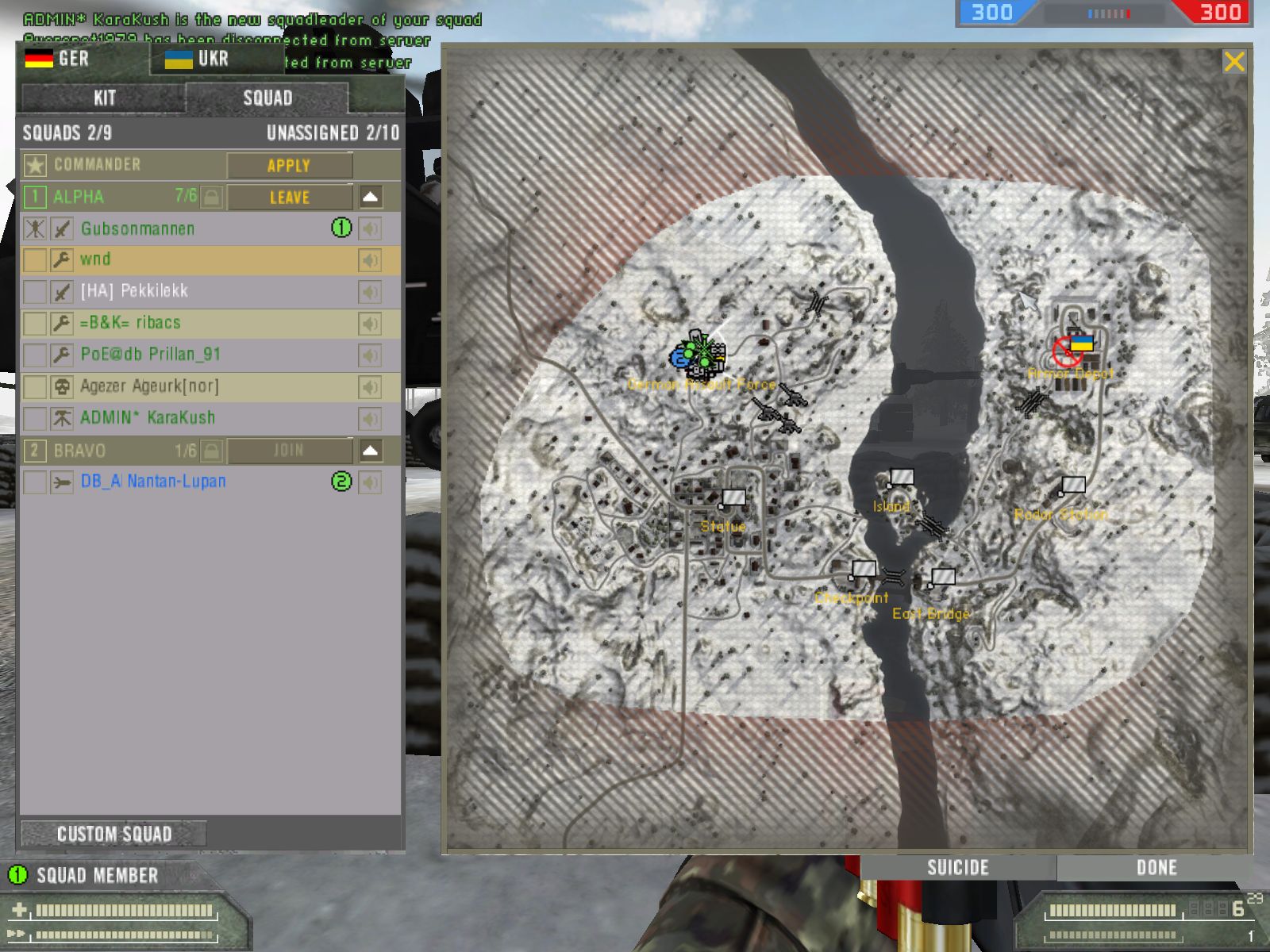
Task: Toggle voice mute for Gubsonmannen
Action: click(370, 229)
